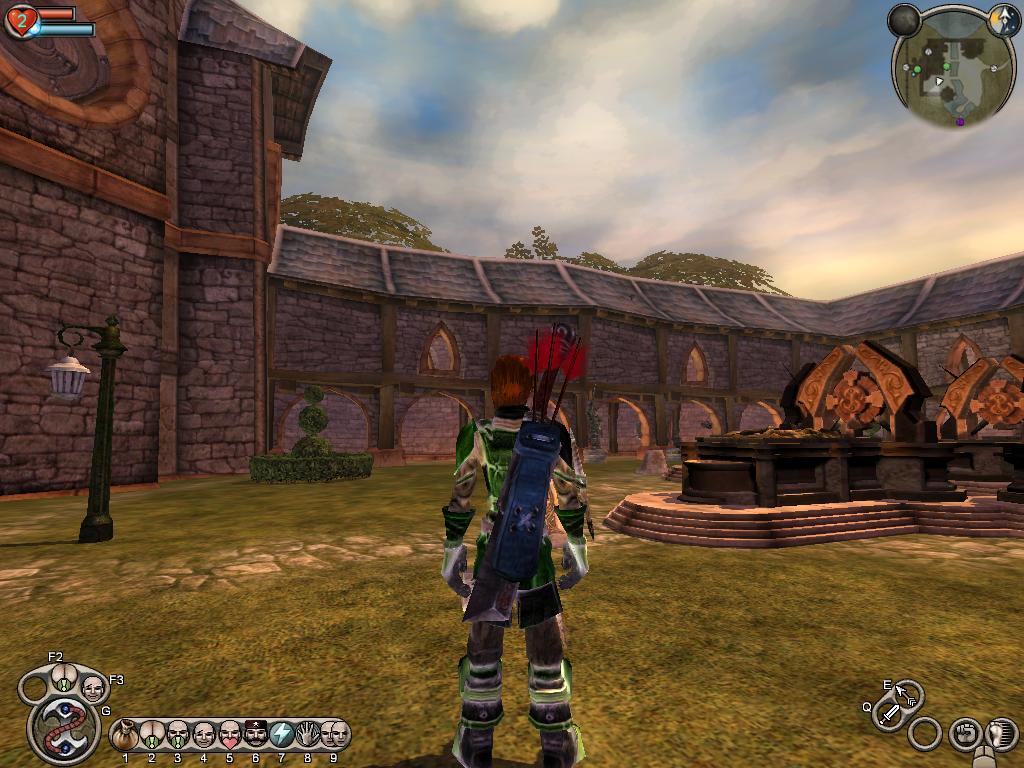Toggle the footprint sneak icon
Screen dimensions: 1024x768
click(1001, 733)
